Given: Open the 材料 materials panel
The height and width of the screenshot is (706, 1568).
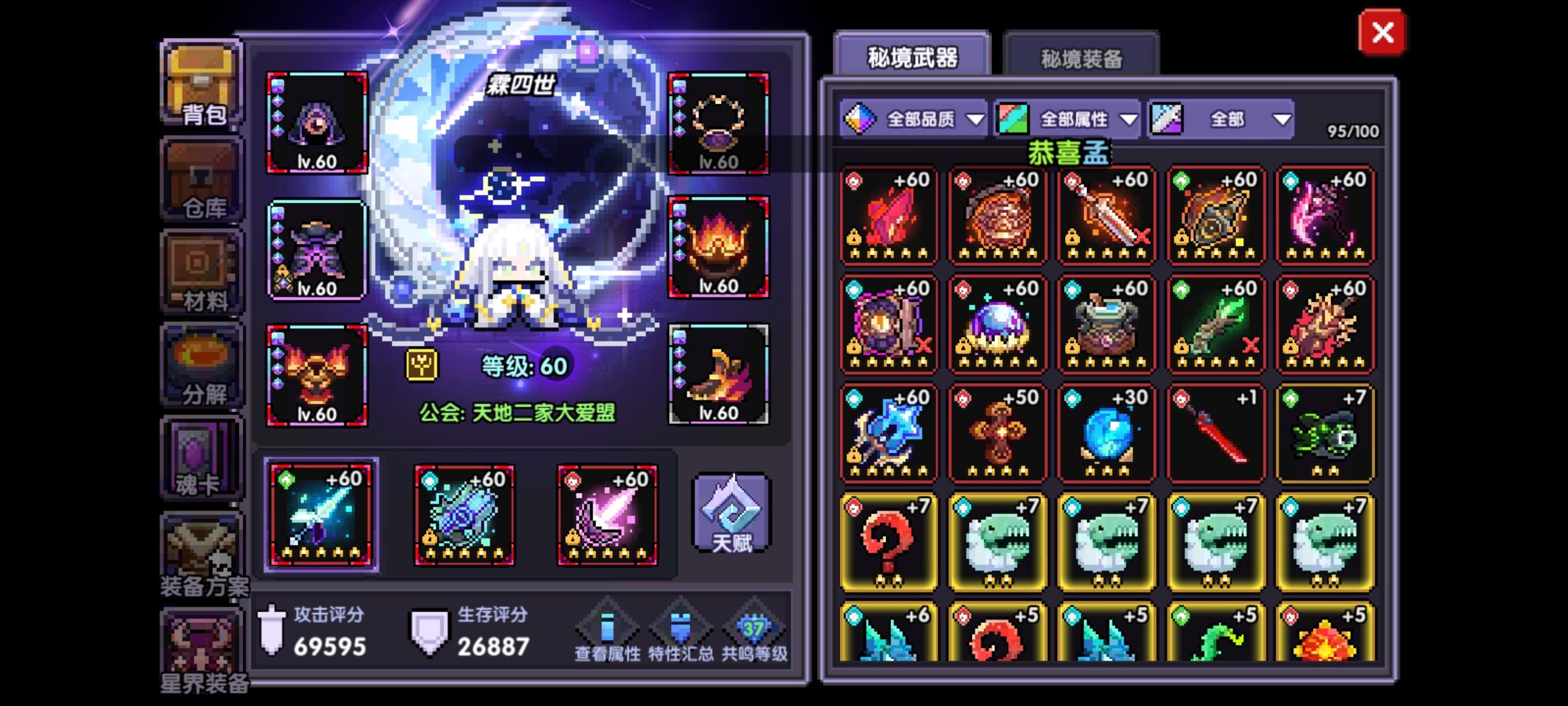Looking at the screenshot, I should (201, 275).
